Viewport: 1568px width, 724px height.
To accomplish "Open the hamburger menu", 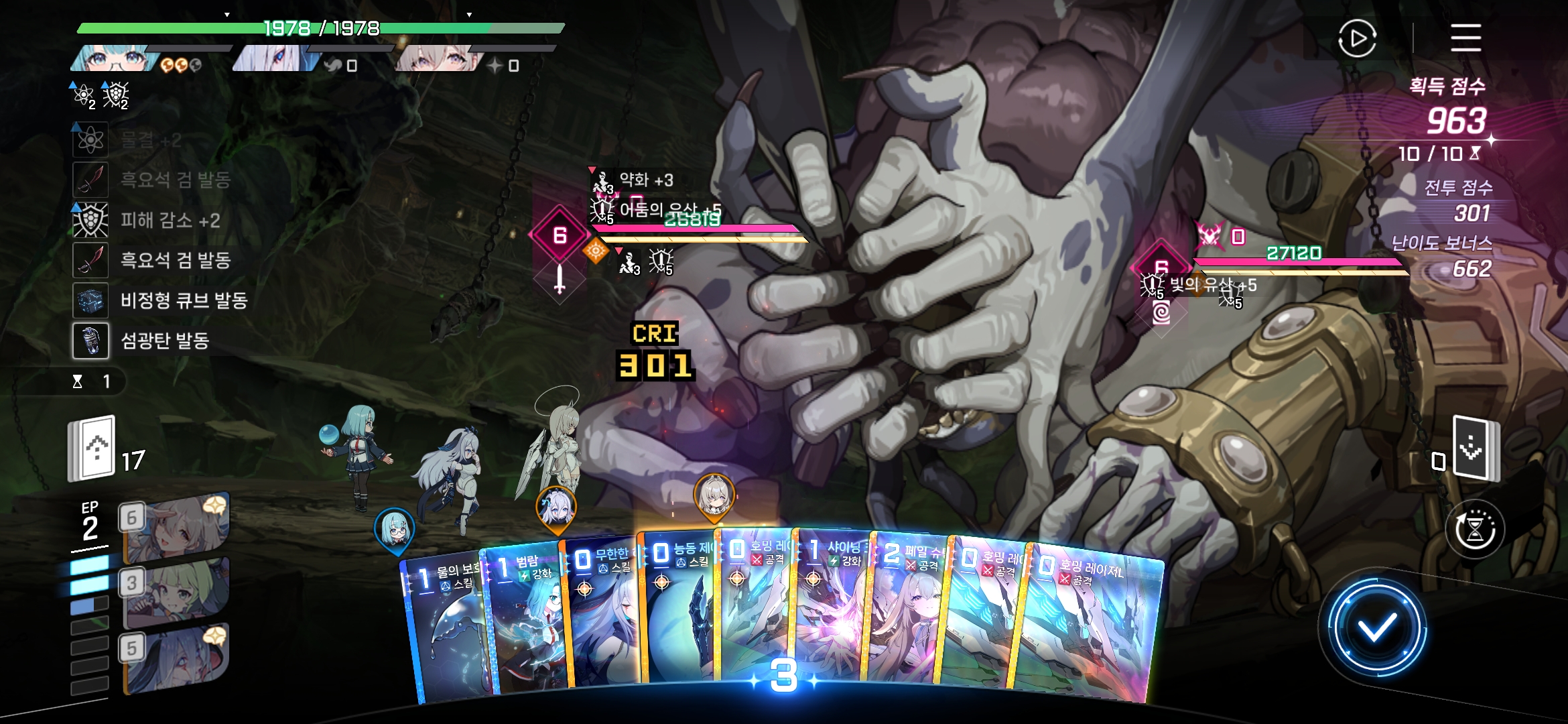I will tap(1465, 38).
